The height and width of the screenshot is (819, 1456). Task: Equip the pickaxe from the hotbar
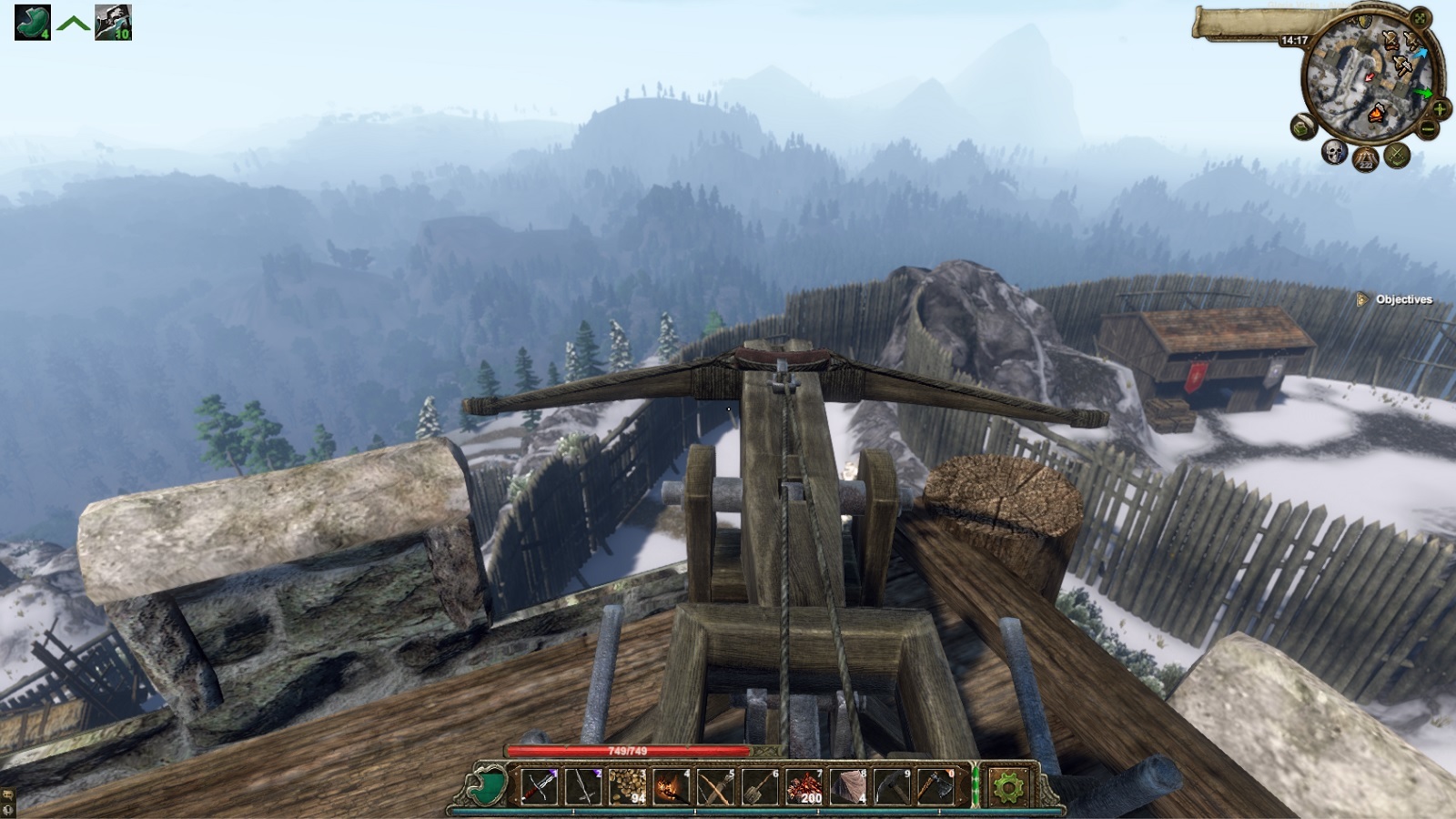(892, 786)
